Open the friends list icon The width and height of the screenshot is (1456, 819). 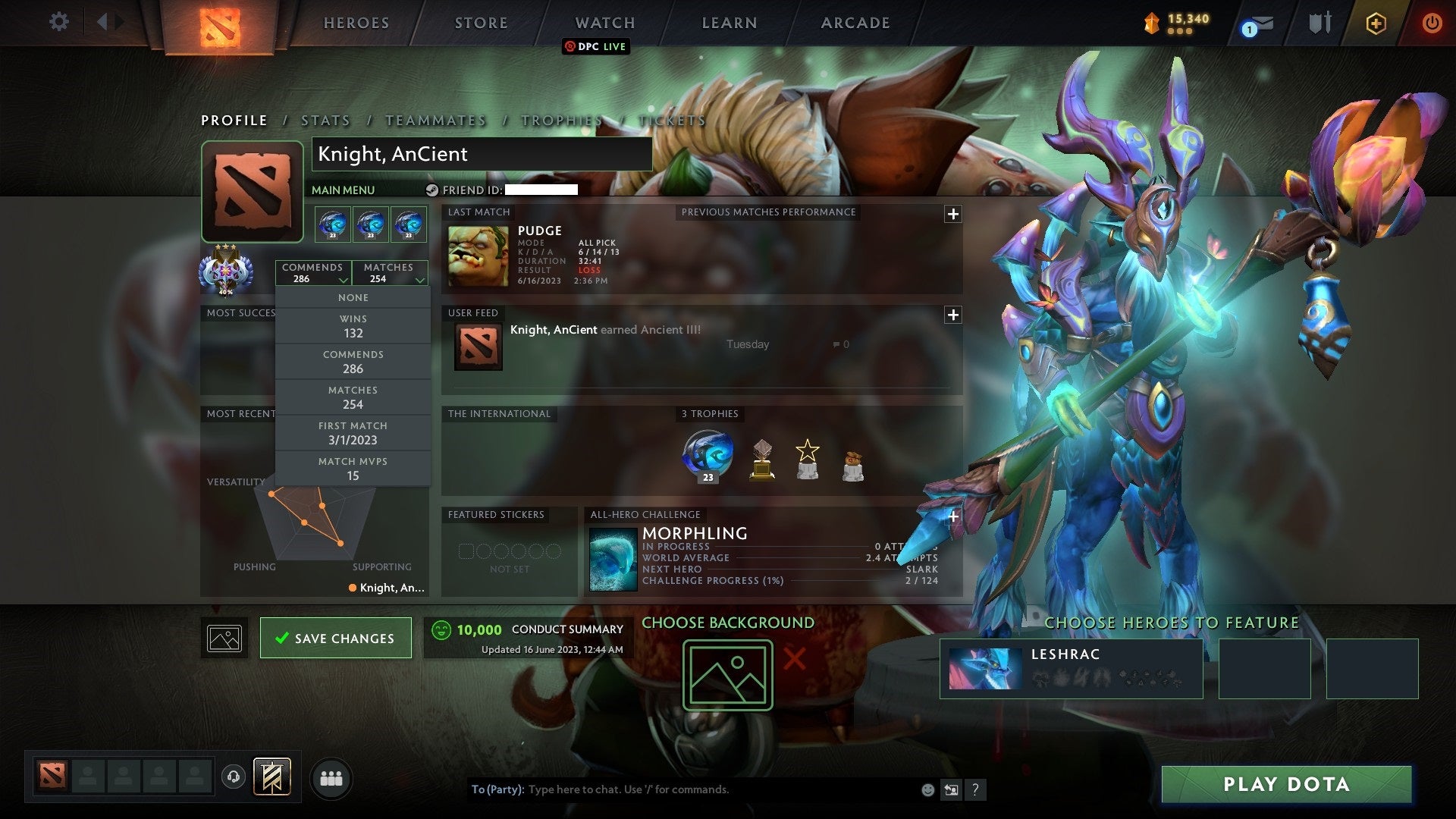click(330, 777)
